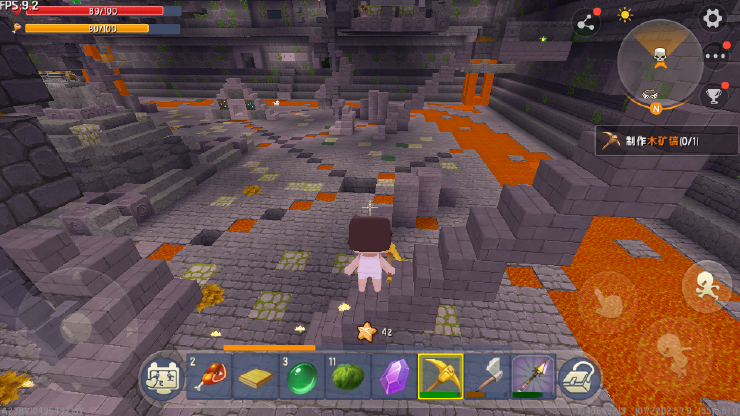Select the yellow wooden plank hotbar slot
This screenshot has height=416, width=740.
tap(253, 377)
